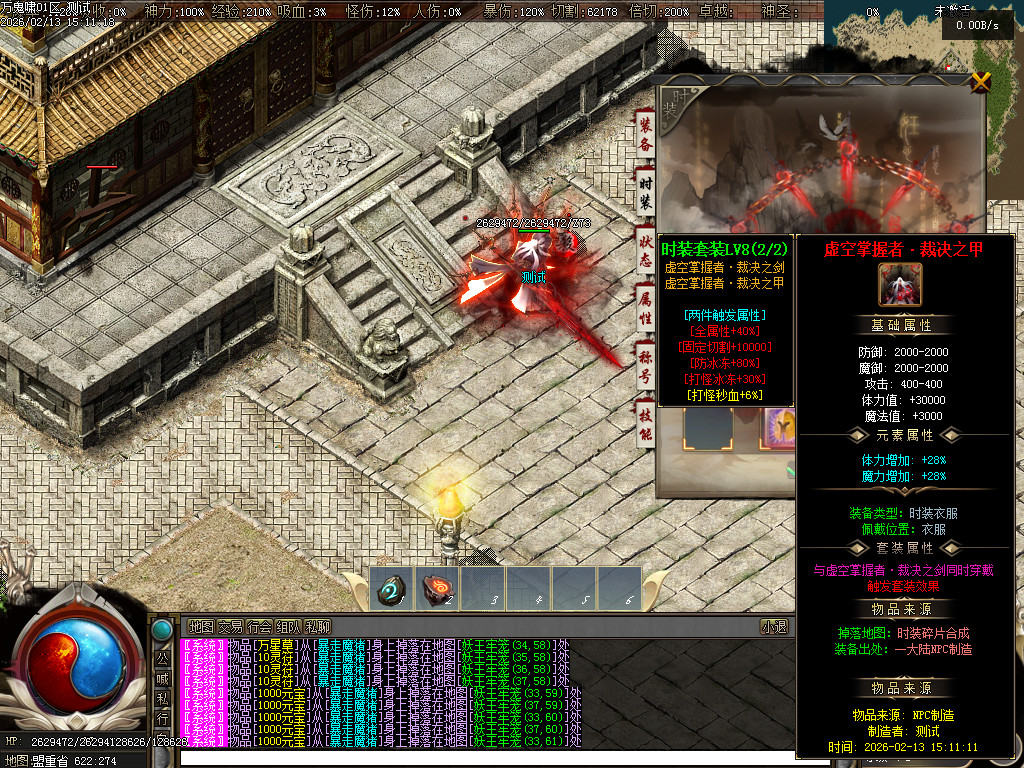
Task: Click the 地图 (Map) chat bar button
Action: [201, 626]
